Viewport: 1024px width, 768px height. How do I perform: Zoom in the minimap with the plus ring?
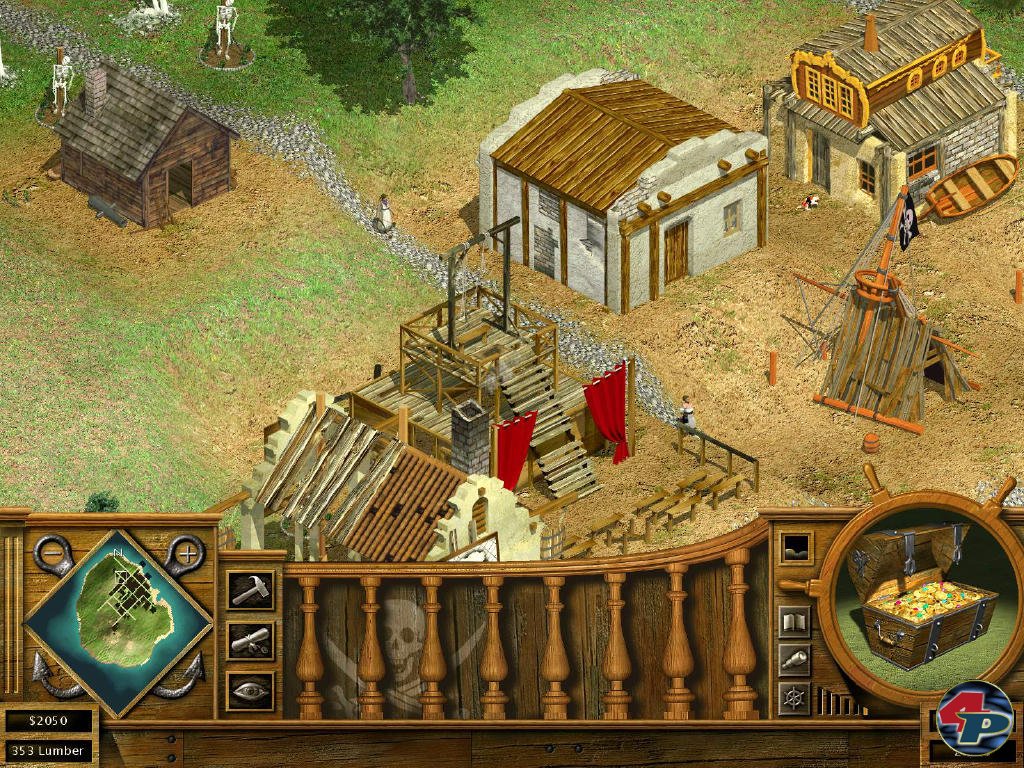point(187,552)
